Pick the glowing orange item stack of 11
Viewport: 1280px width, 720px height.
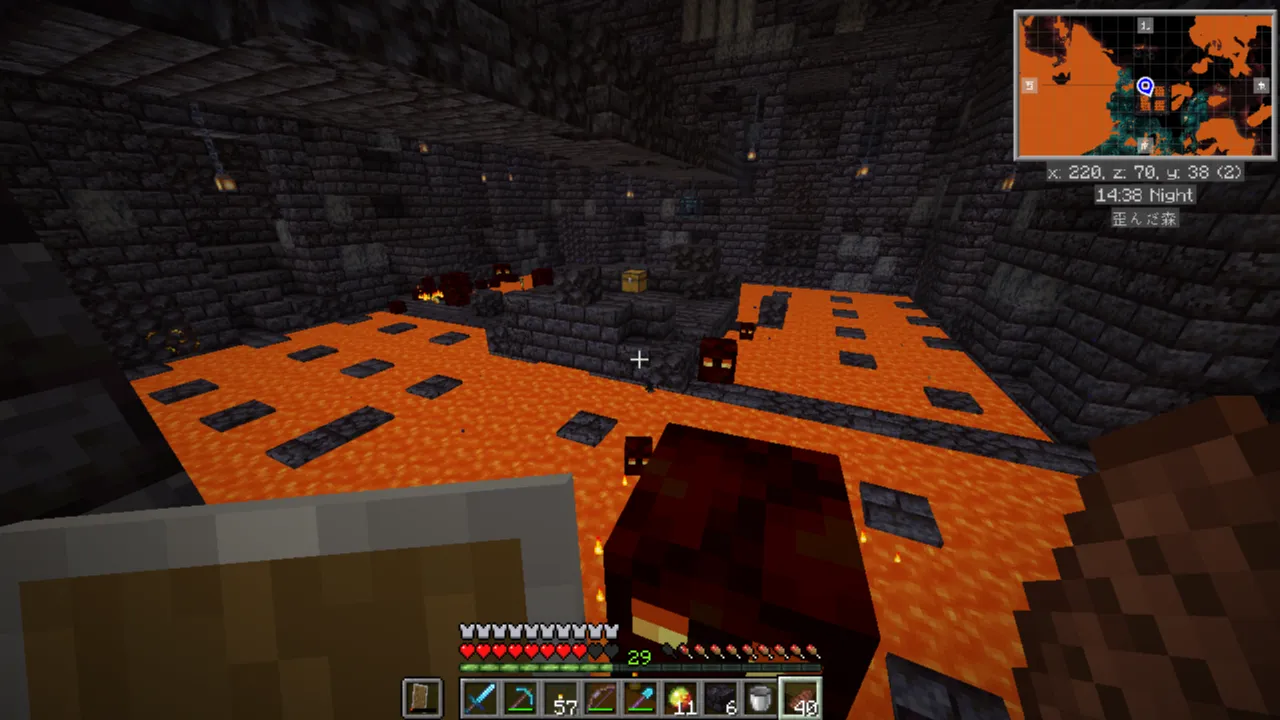pos(681,697)
